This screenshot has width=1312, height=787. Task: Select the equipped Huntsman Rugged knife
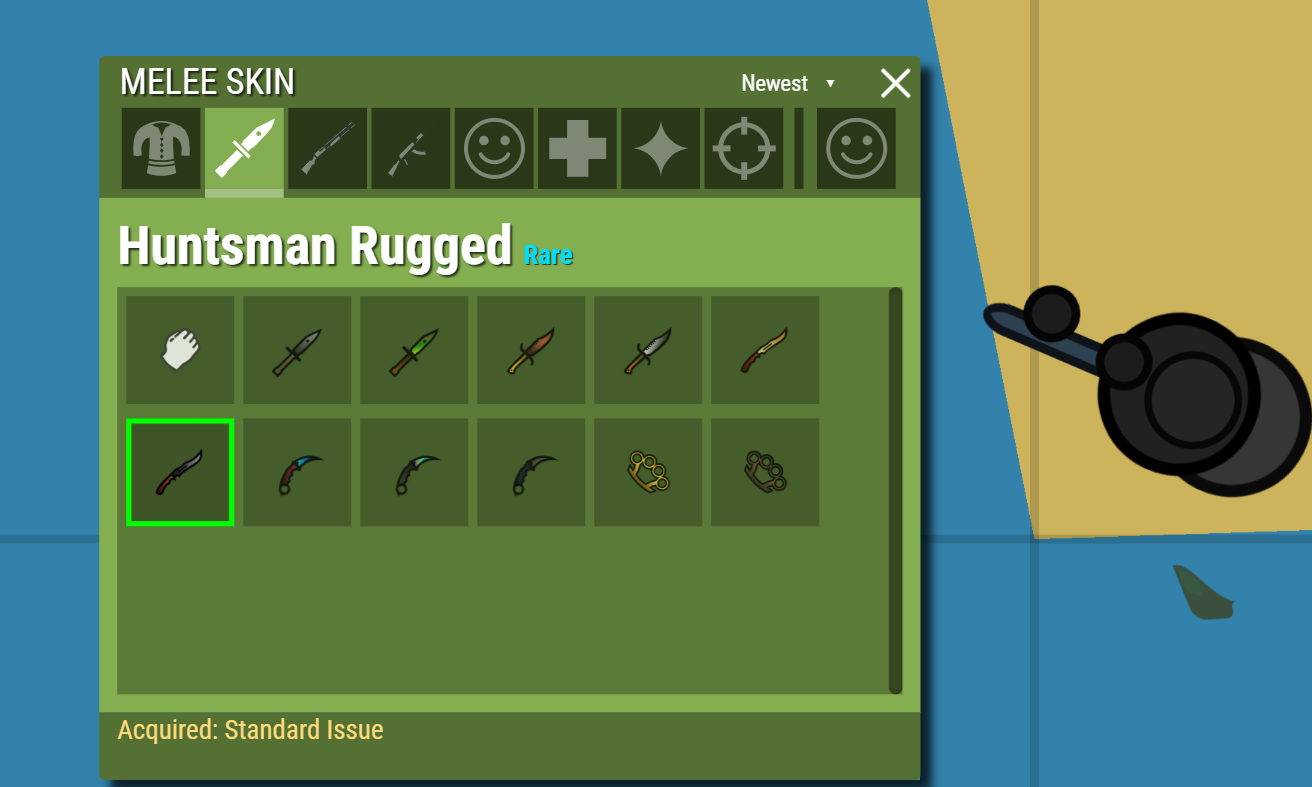click(x=180, y=471)
